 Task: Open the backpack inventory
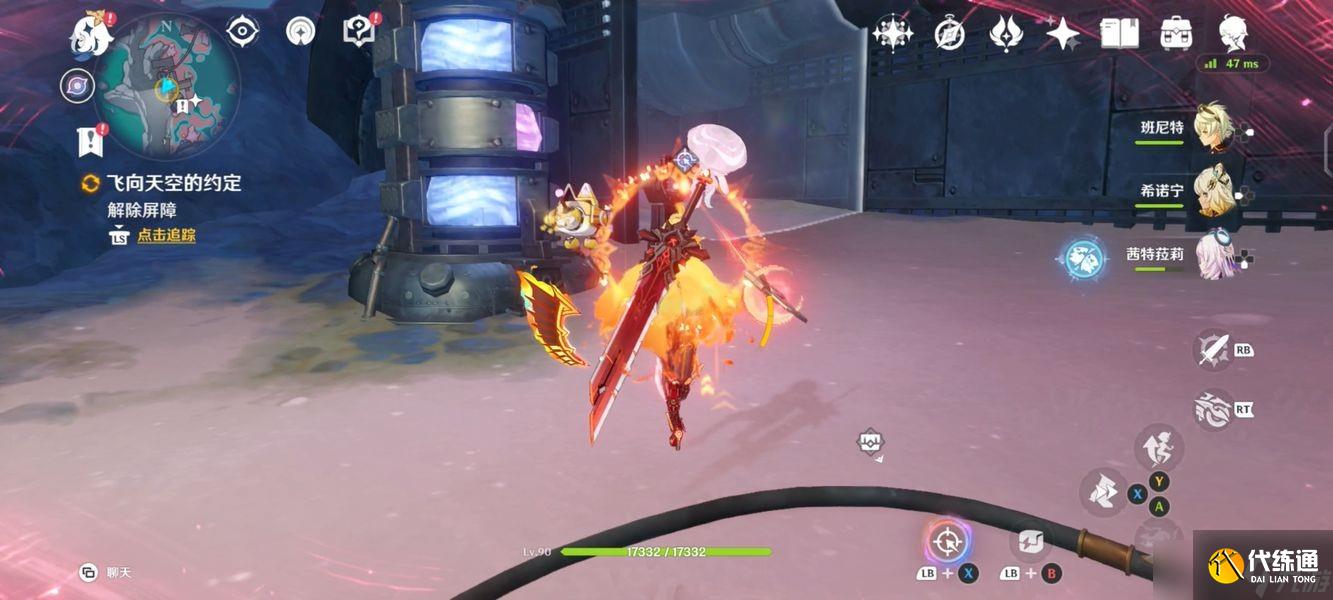tap(1176, 34)
